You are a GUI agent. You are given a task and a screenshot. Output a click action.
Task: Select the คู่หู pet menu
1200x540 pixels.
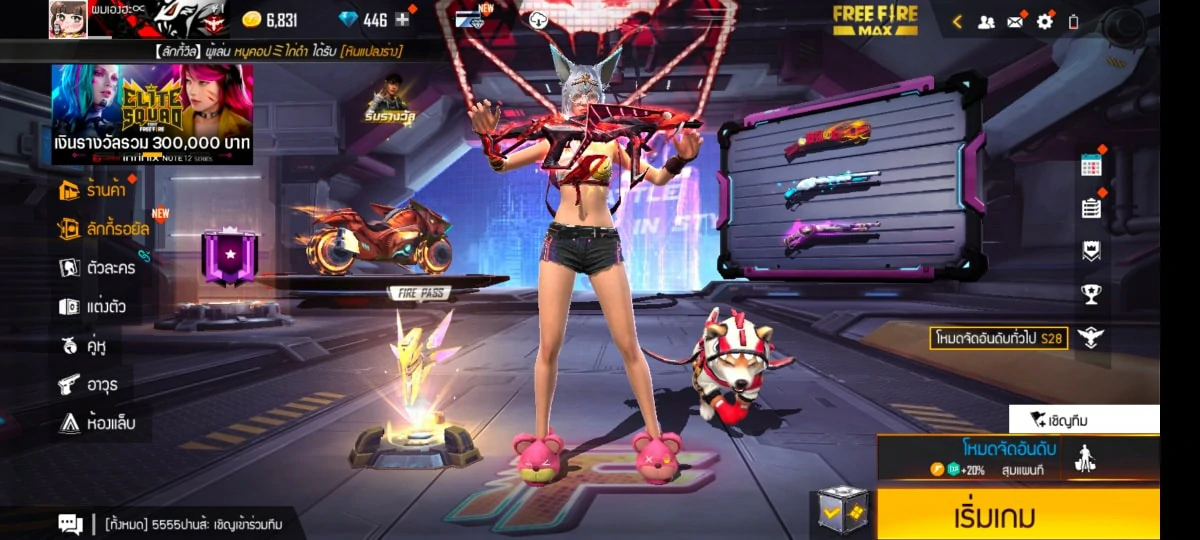tap(83, 346)
